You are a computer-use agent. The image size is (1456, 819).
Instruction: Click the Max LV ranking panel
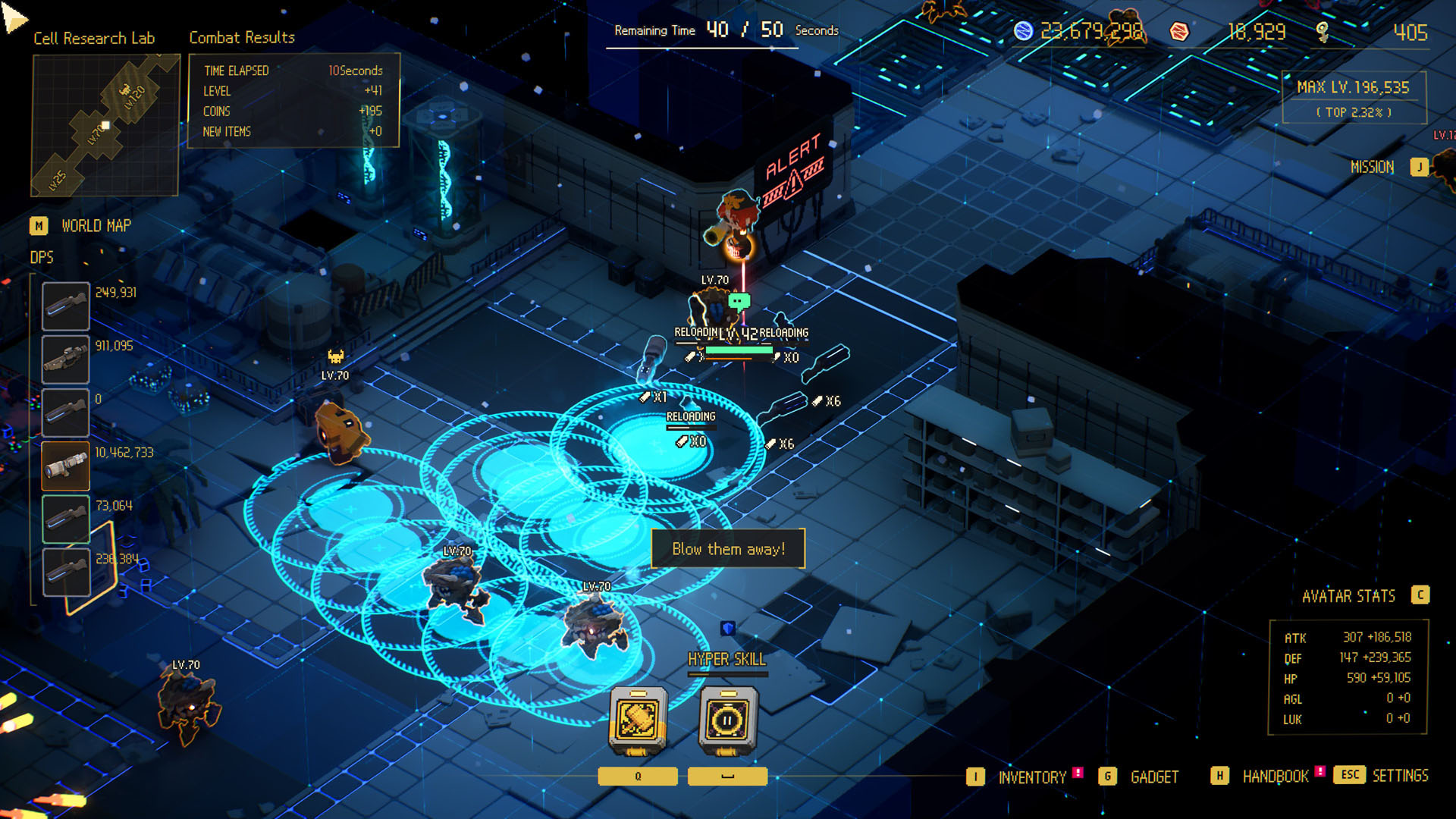pyautogui.click(x=1354, y=97)
